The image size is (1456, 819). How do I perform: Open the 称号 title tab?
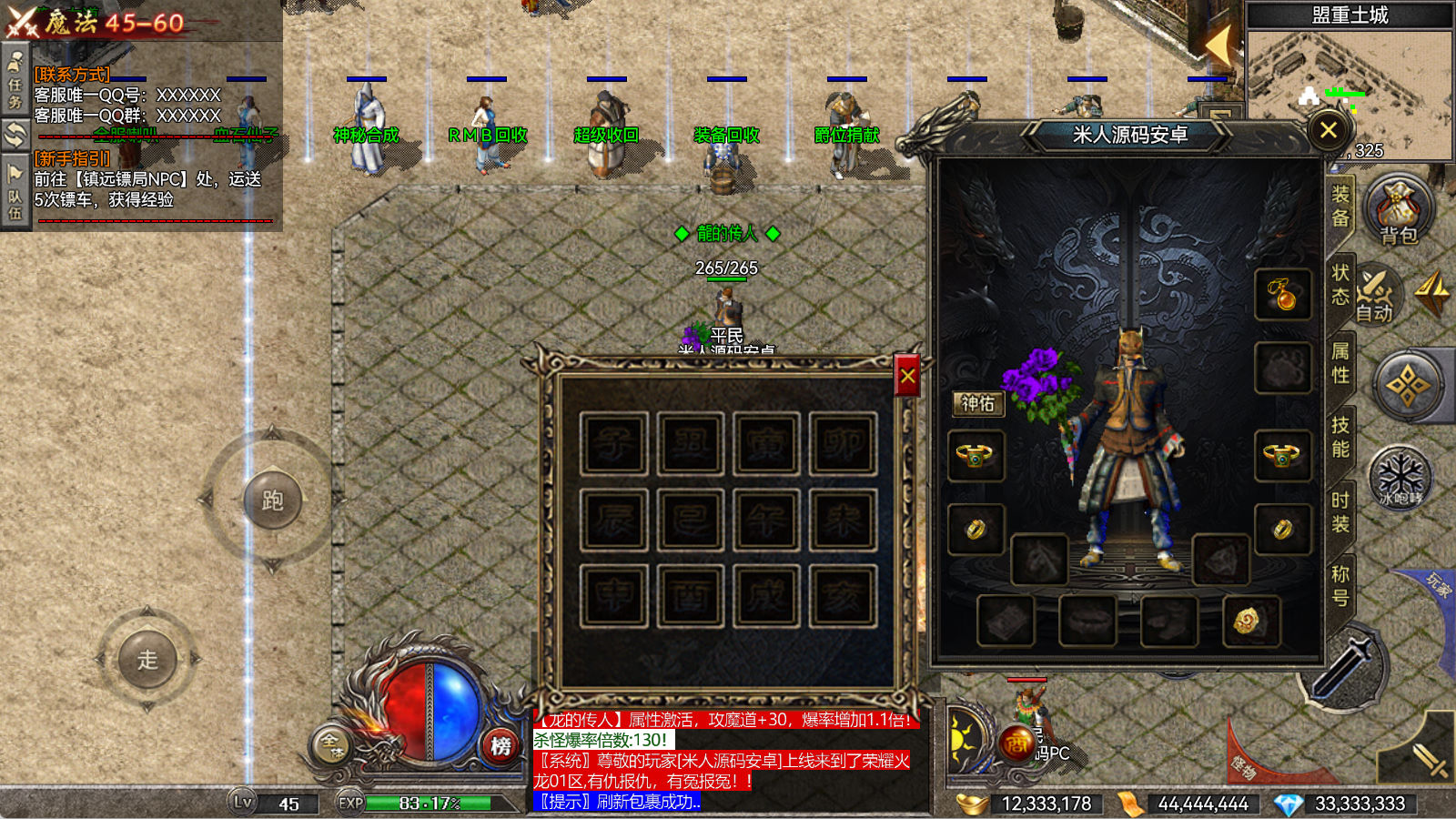(x=1340, y=586)
